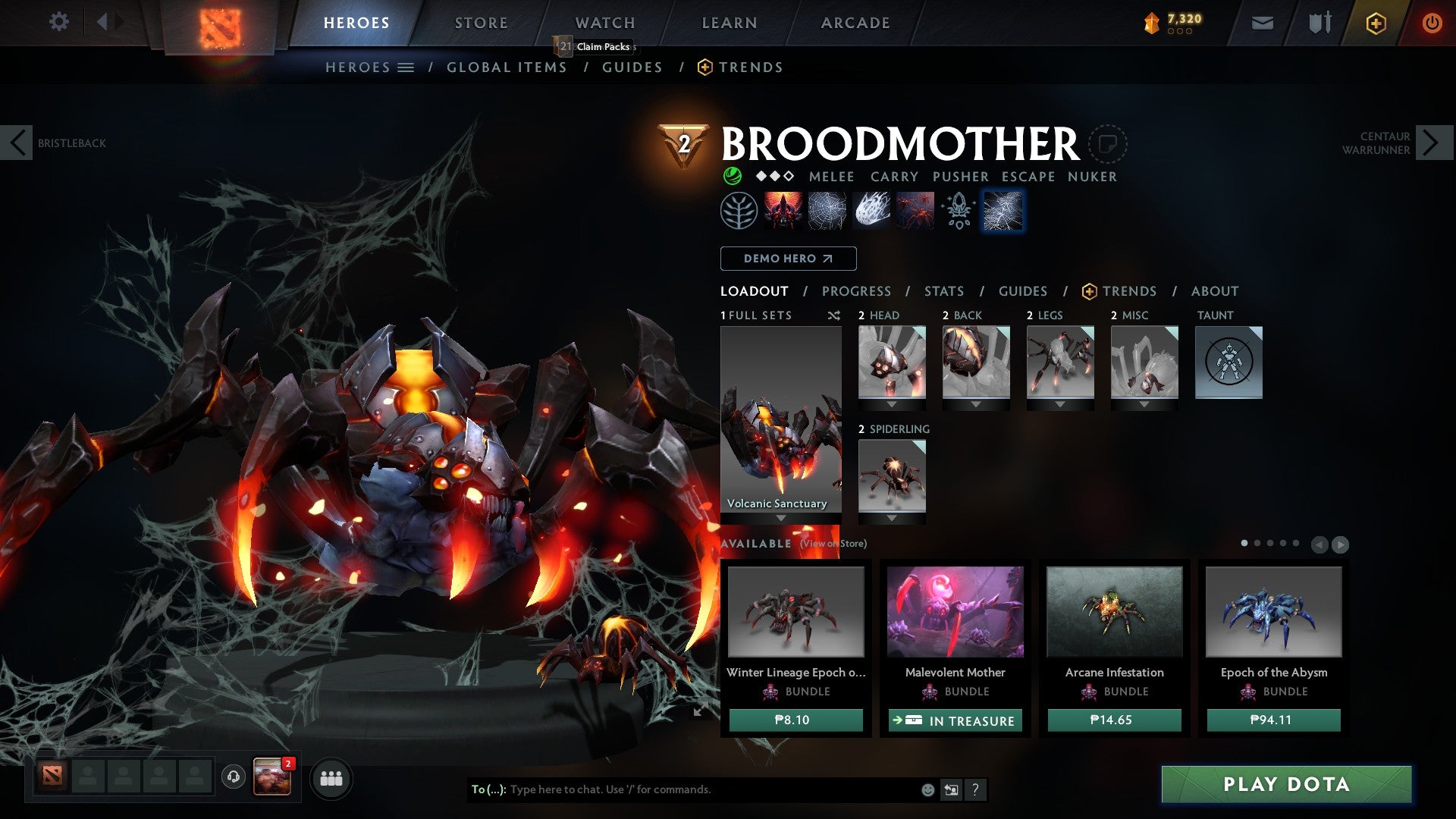Select the Silken Bola ability icon
1456x819 pixels.
[x=872, y=210]
